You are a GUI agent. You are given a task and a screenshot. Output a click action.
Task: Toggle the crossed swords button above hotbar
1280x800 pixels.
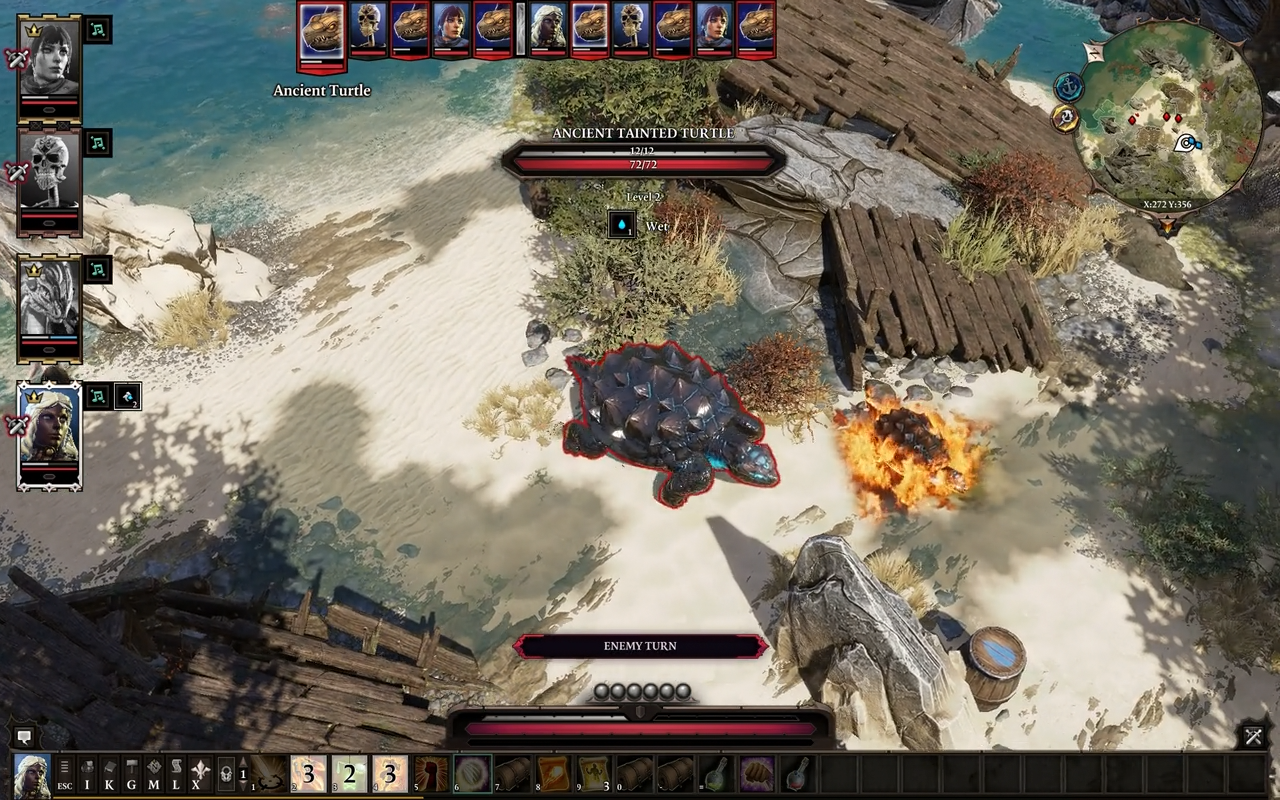click(x=1253, y=737)
